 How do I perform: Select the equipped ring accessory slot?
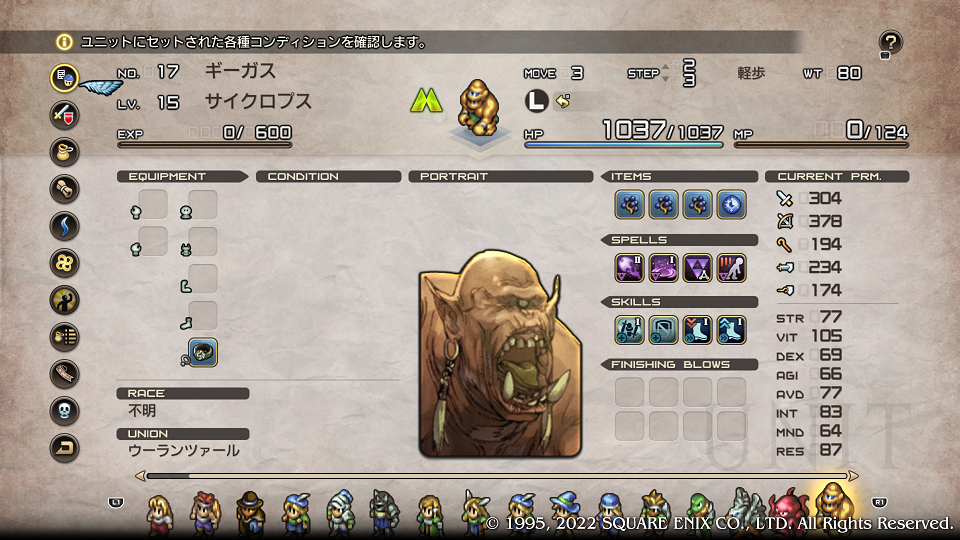203,352
